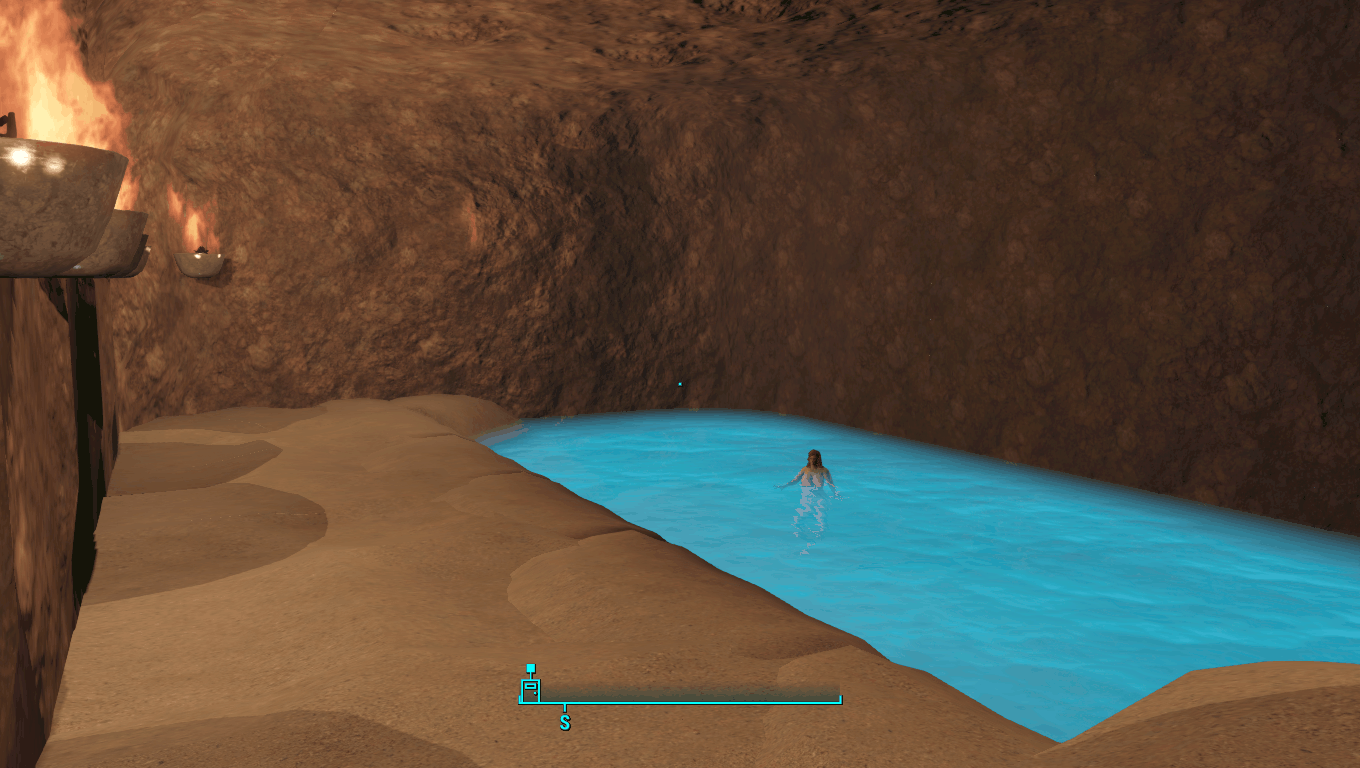Click the door marker on the compass
The image size is (1360, 768).
[x=530, y=688]
